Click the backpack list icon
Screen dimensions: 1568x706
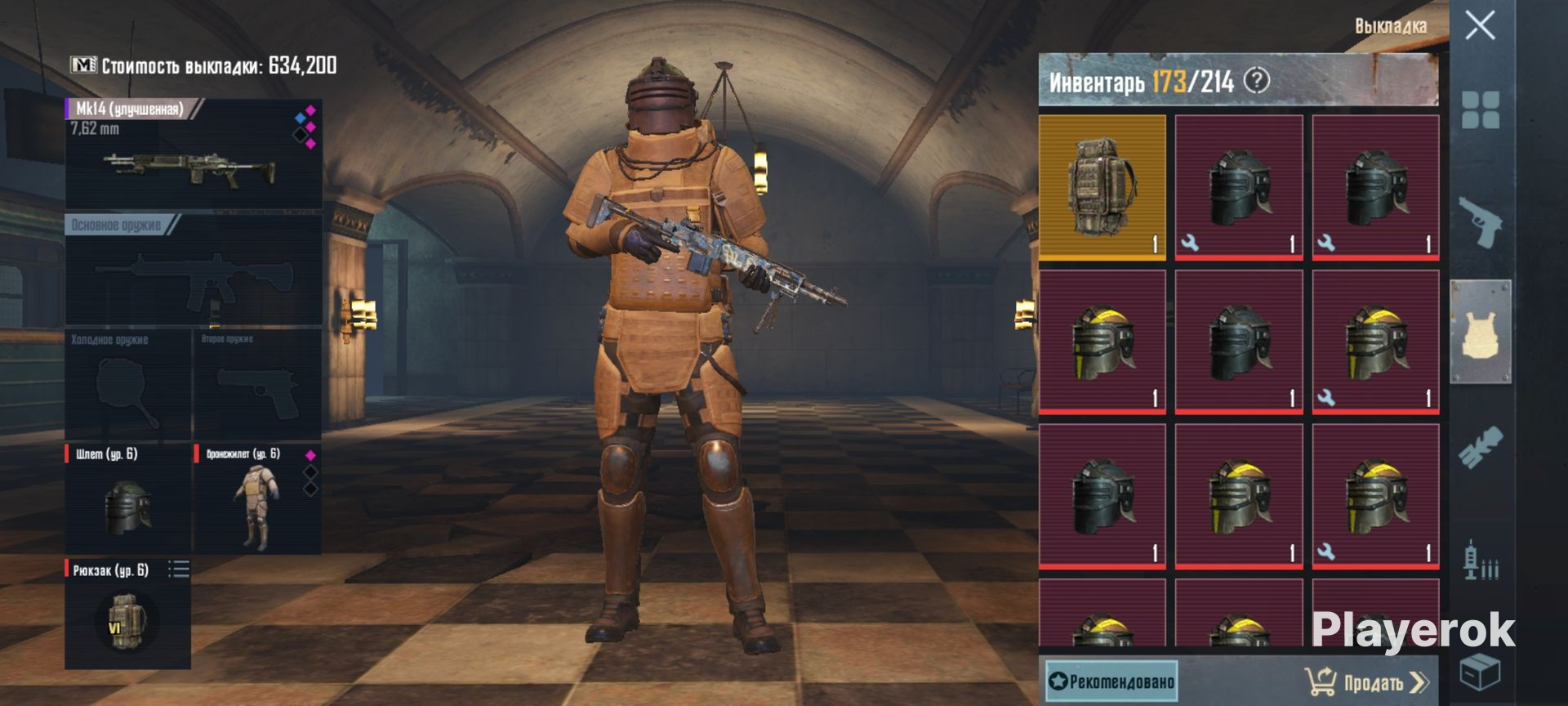[179, 570]
